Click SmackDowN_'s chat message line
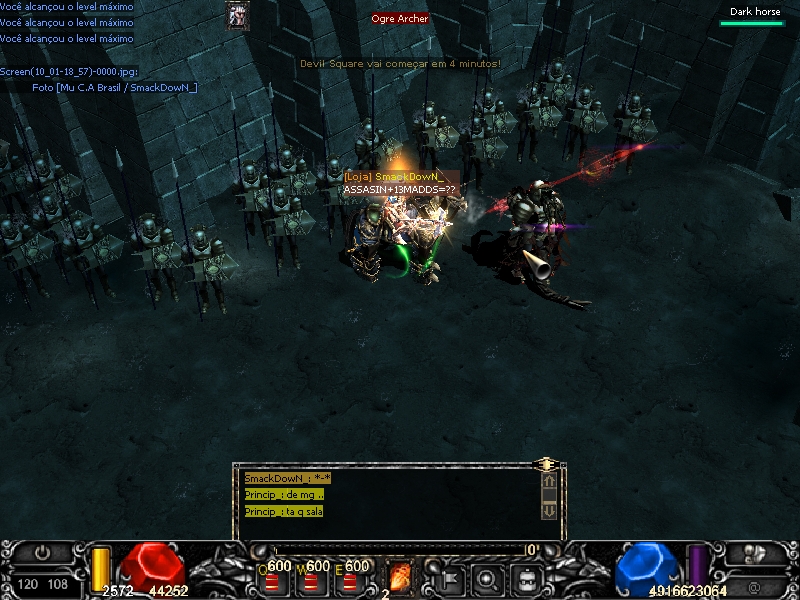Viewport: 800px width, 600px height. (287, 479)
